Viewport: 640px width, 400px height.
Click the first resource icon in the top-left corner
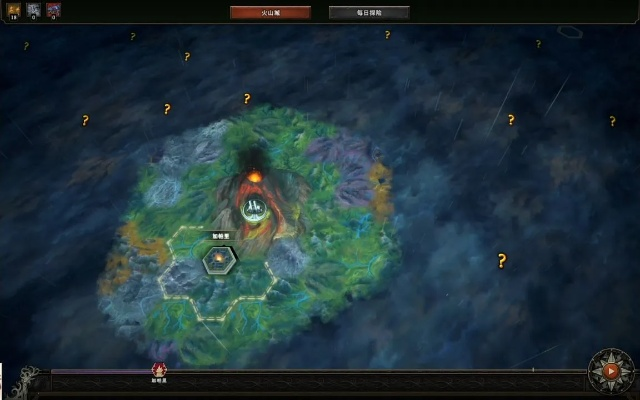point(15,10)
